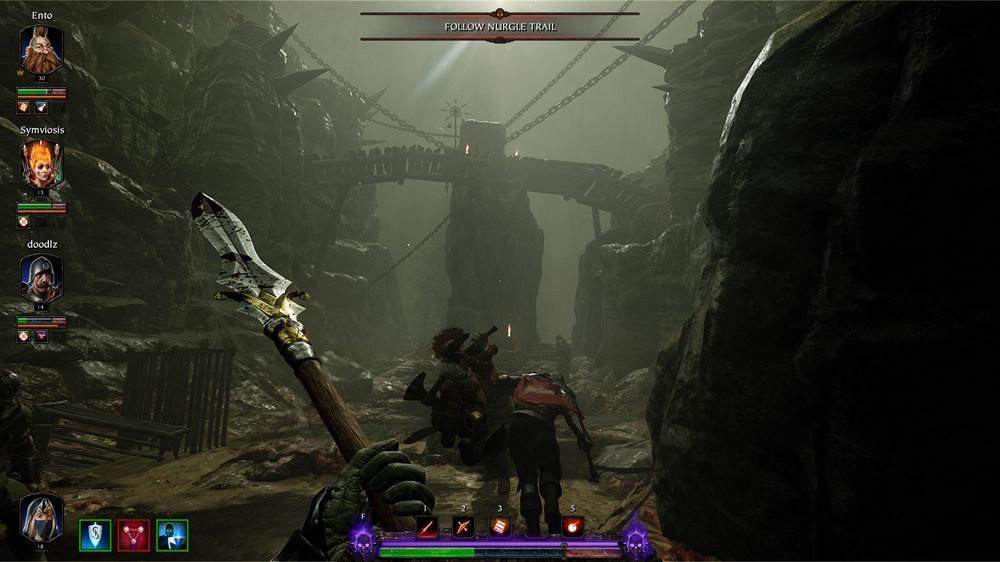Switch to the ranged bow slot 2
Screen dimensions: 1000x562
pos(463,527)
